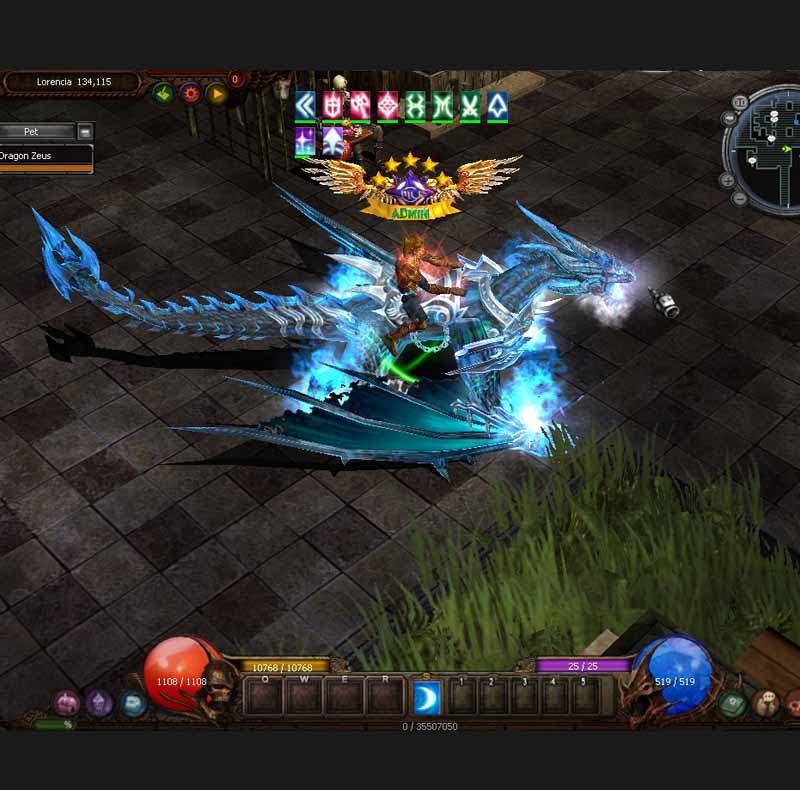Click the blue double-chevron buff icon
This screenshot has height=790, width=800.
305,105
